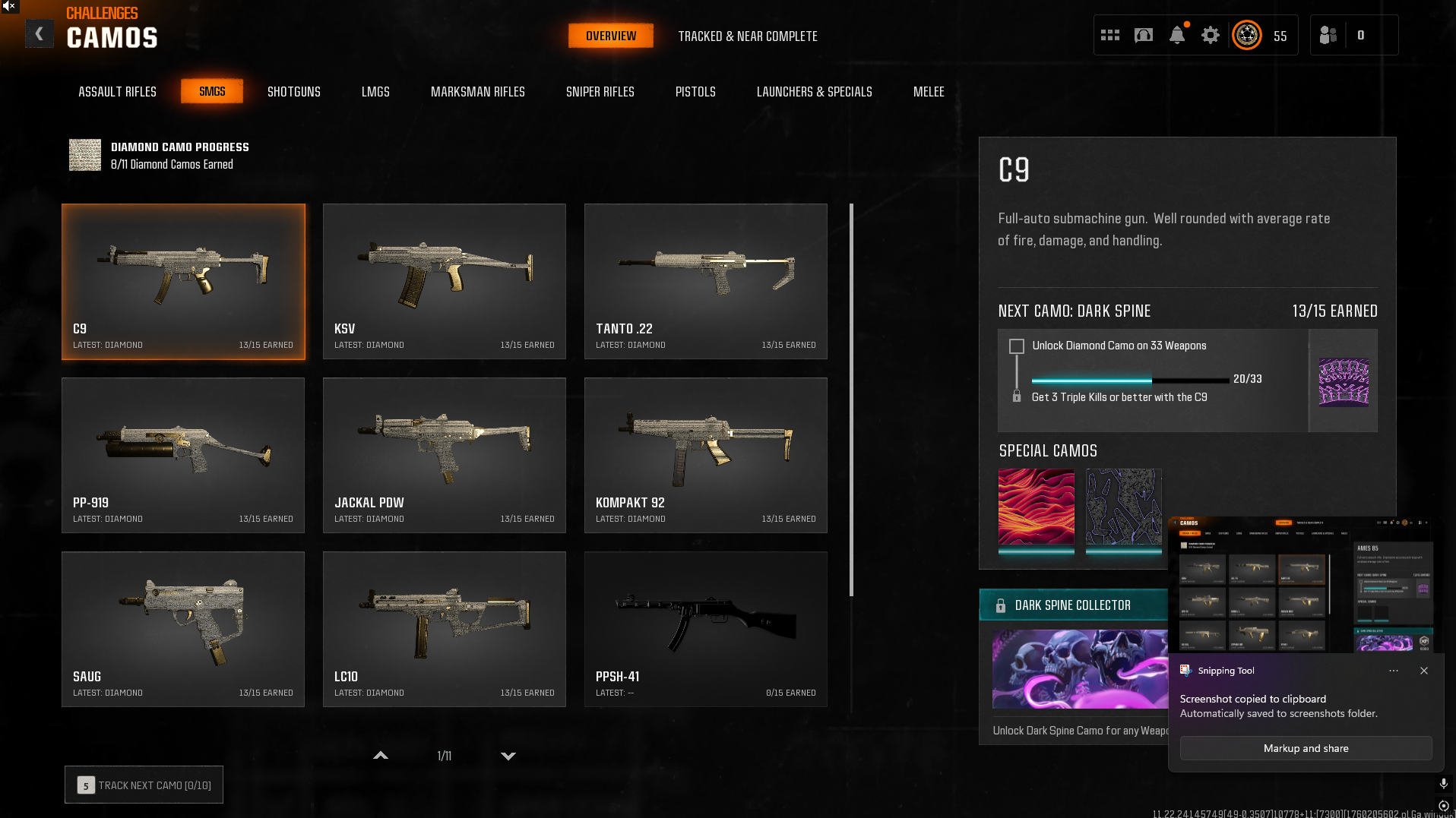Switch to Tracked & Near Complete tab
Viewport: 1456px width, 818px height.
[747, 36]
